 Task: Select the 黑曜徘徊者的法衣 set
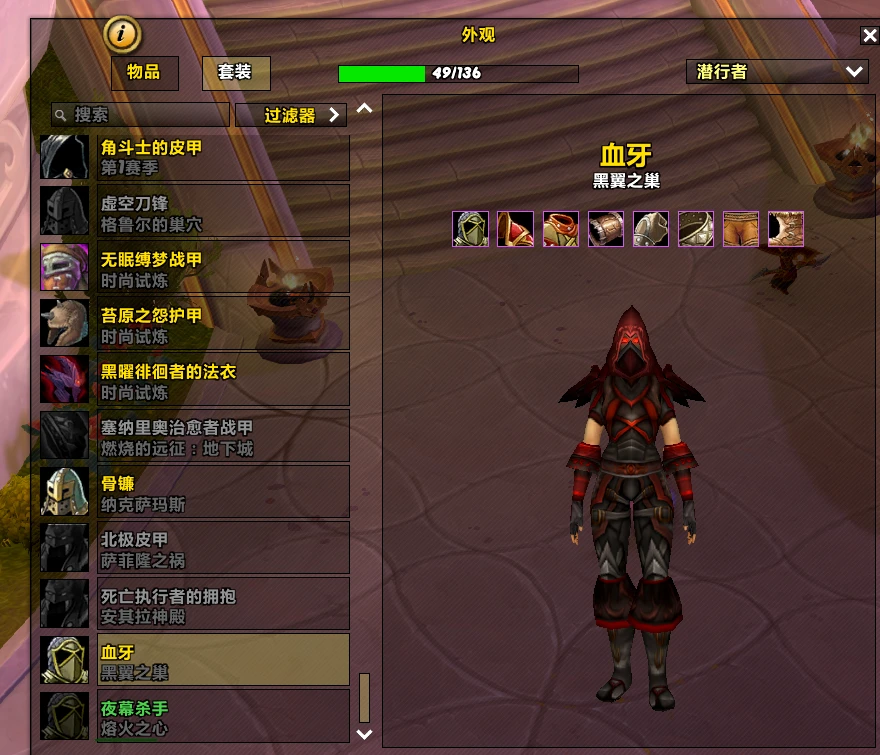click(195, 379)
